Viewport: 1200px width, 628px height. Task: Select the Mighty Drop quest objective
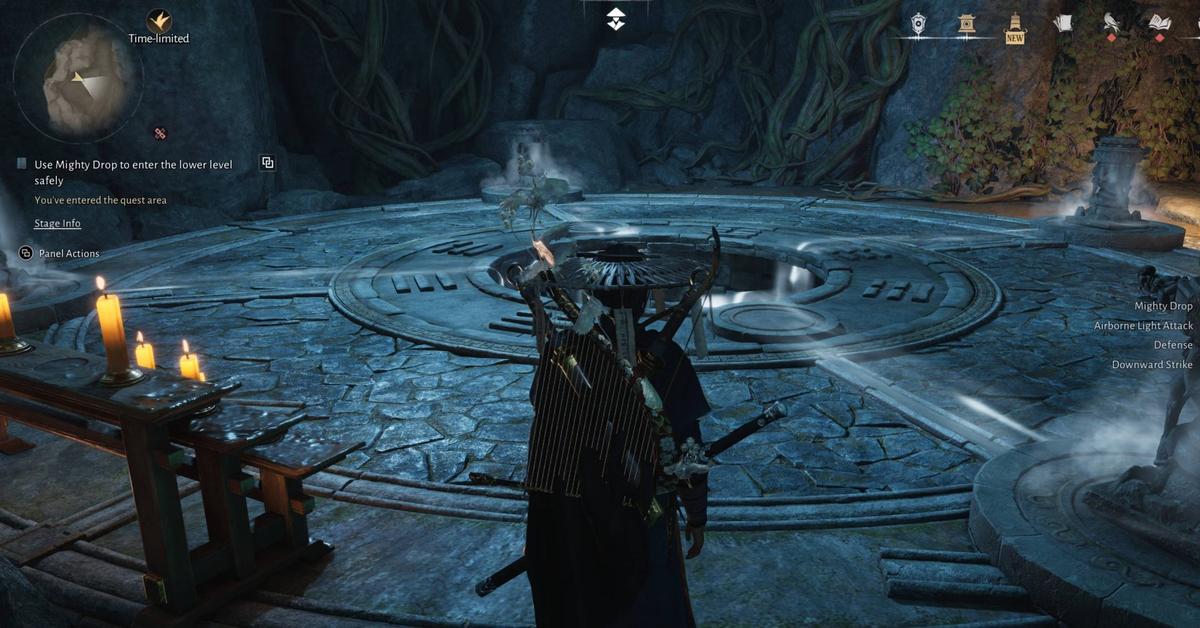[133, 171]
